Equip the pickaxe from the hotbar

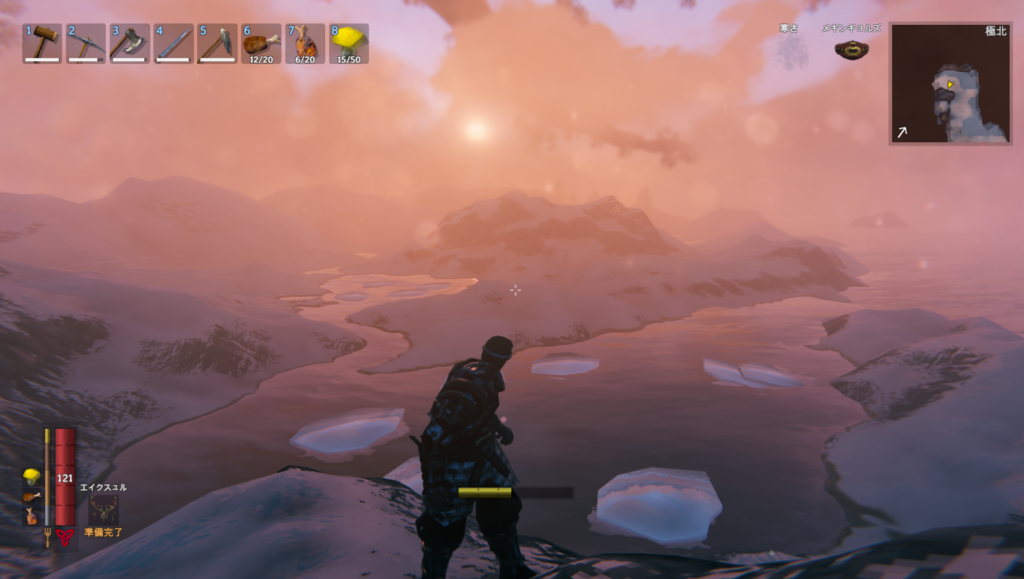86,43
